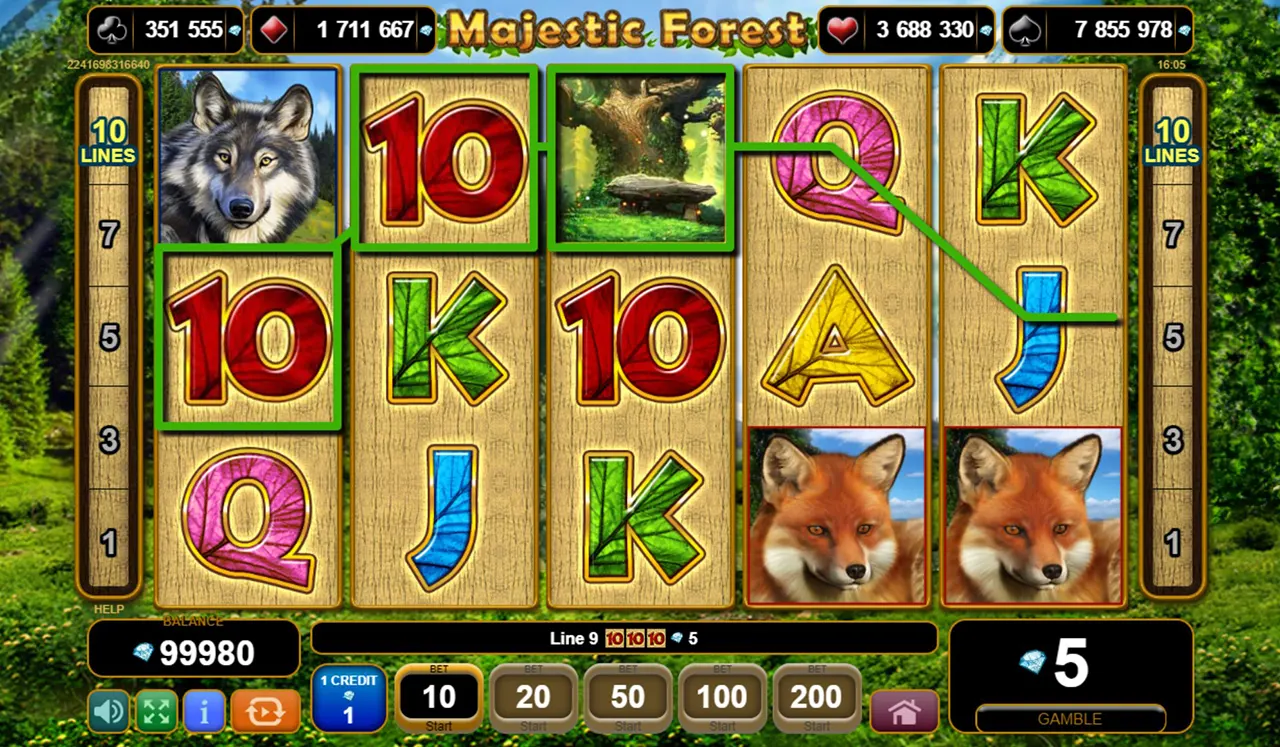This screenshot has height=747, width=1280.
Task: Activate the orange autoplay button
Action: click(x=265, y=711)
